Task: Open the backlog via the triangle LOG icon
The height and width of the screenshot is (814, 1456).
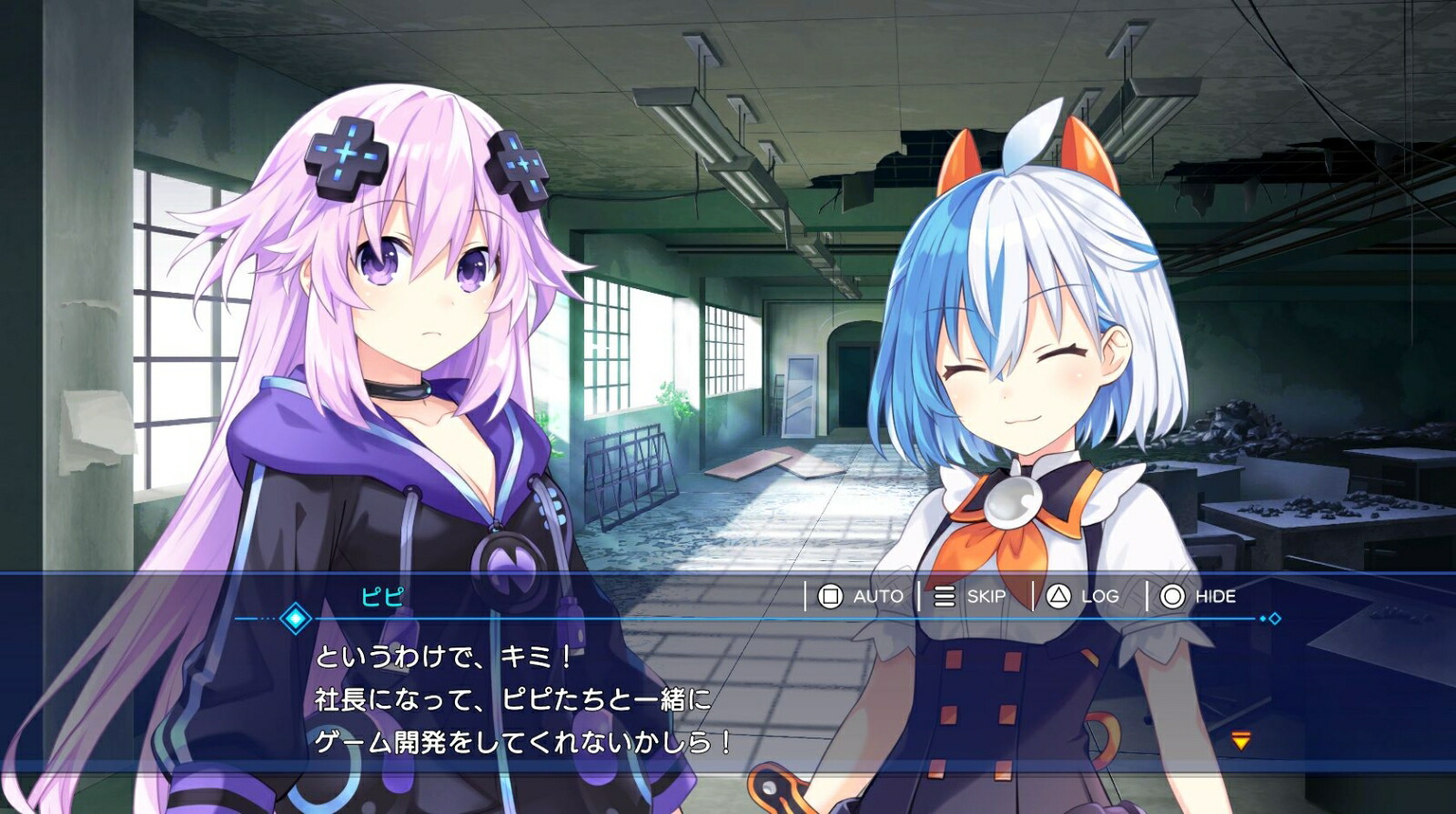Action: click(x=1060, y=597)
